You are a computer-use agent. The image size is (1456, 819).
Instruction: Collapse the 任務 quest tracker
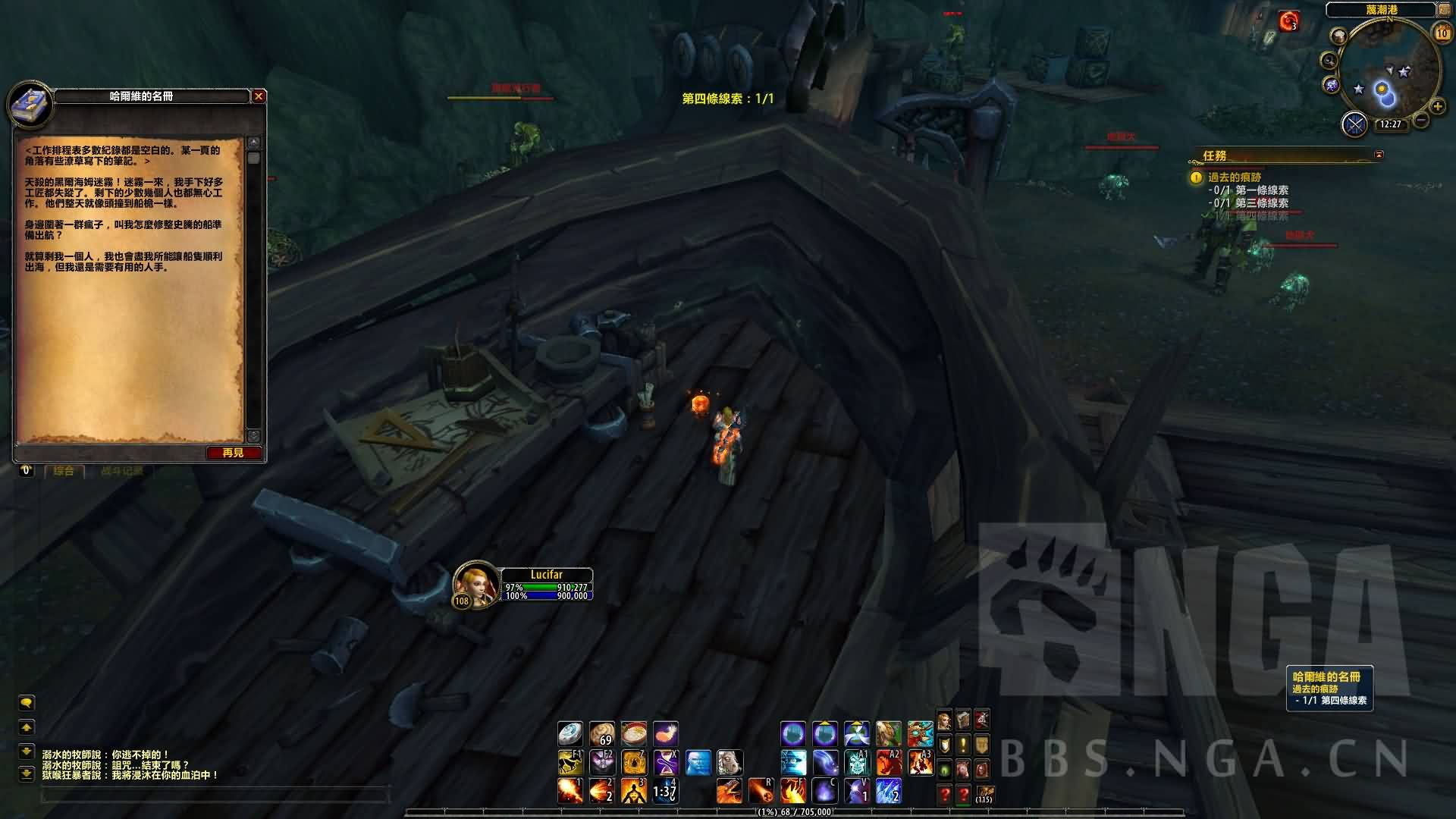1379,155
